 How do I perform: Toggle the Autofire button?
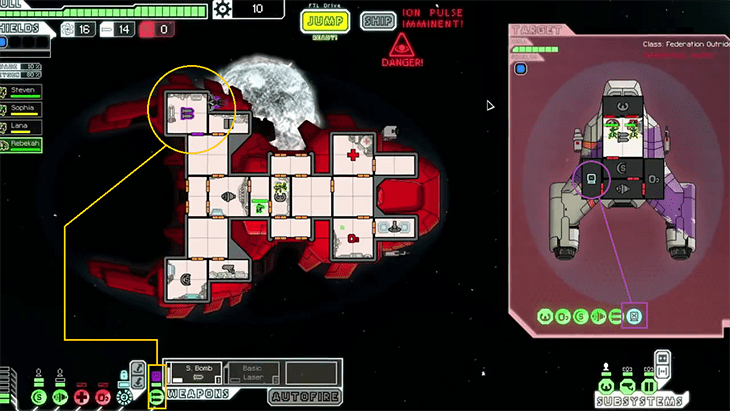pos(305,396)
